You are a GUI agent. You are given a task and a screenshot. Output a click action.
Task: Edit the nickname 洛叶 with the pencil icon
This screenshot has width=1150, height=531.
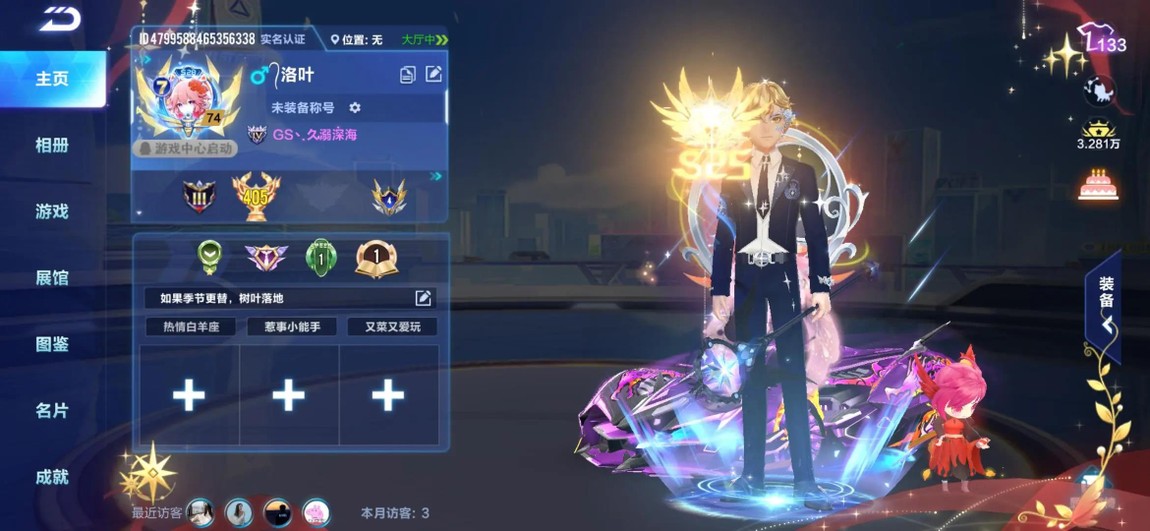pos(434,74)
